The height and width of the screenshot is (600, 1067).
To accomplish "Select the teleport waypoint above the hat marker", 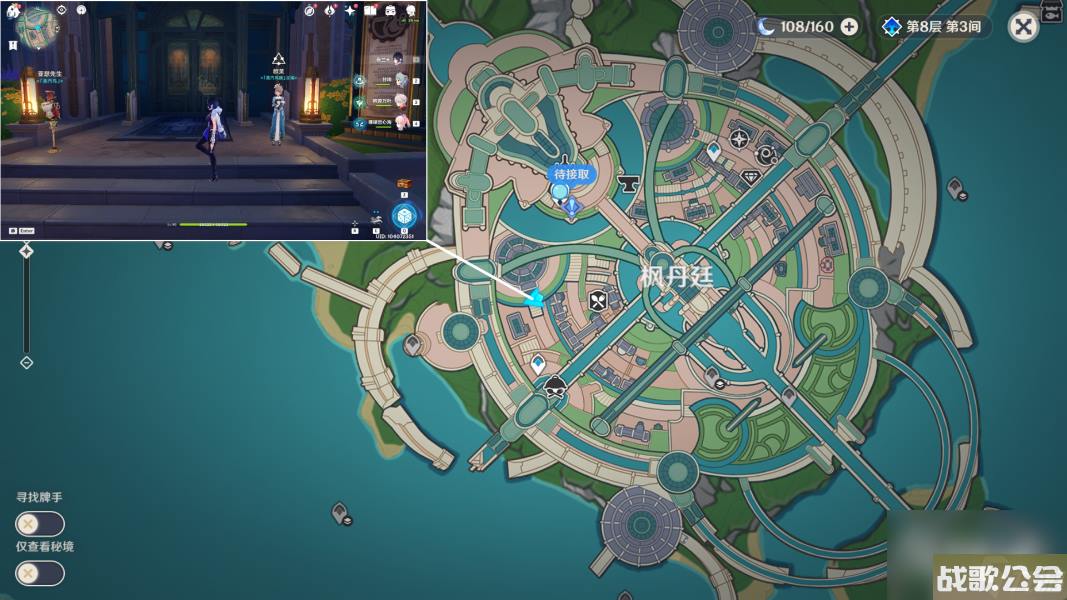I will coord(538,363).
